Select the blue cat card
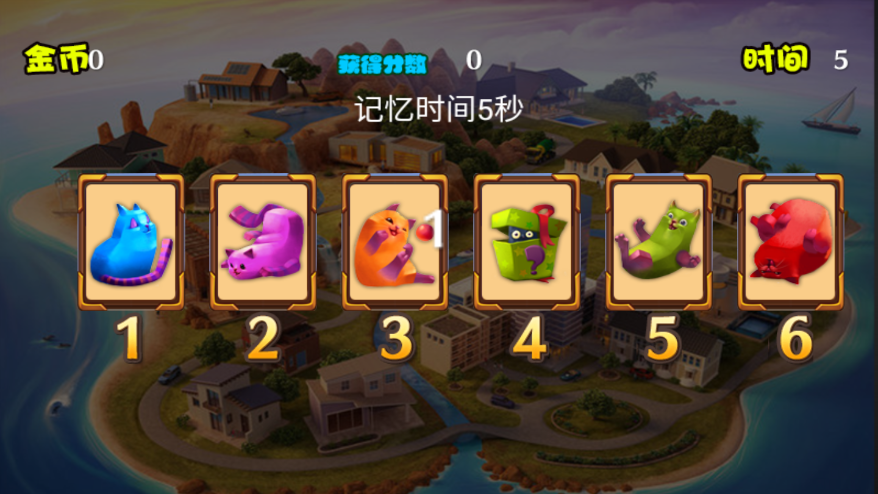 pos(131,242)
